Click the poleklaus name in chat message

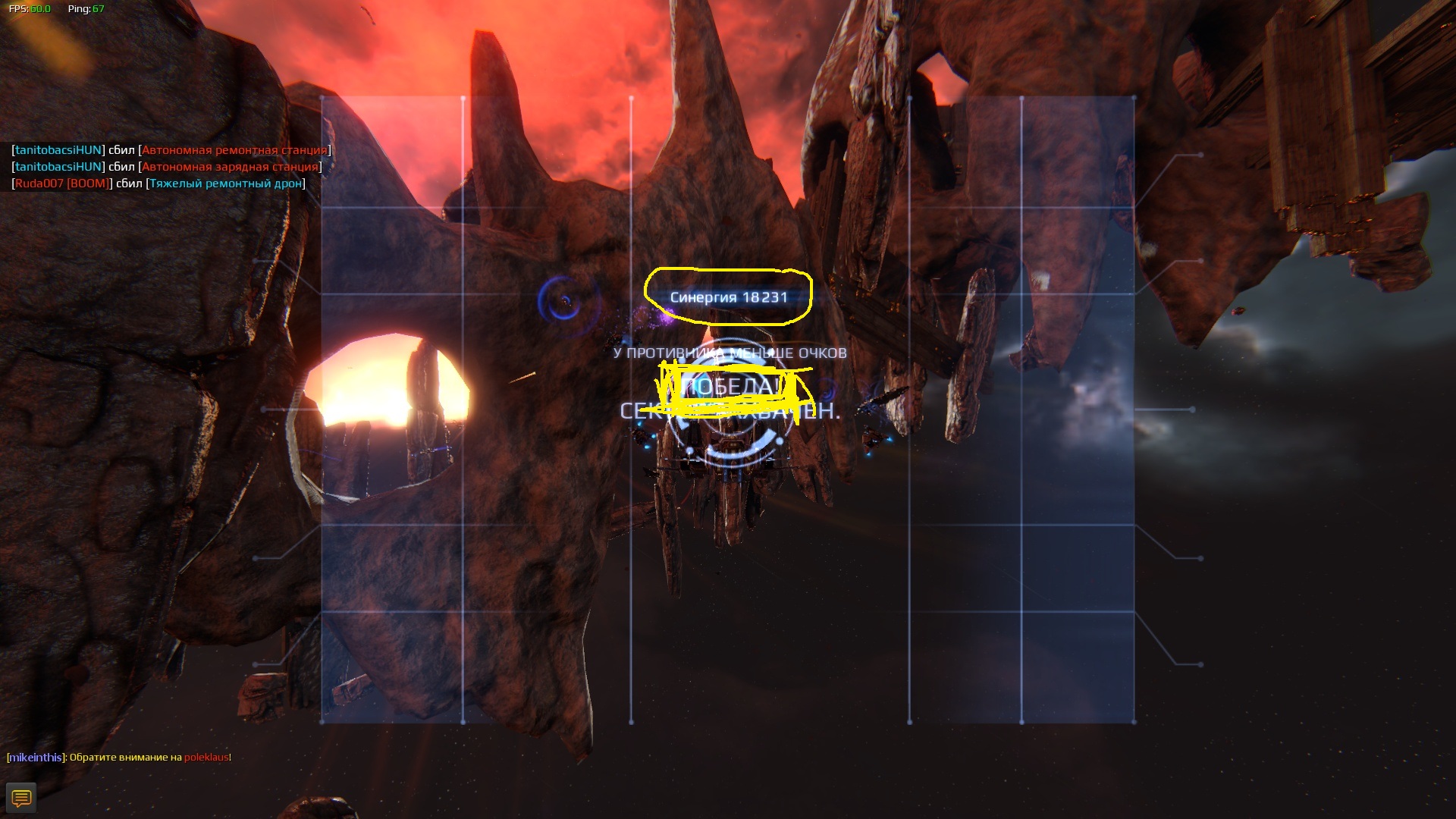pyautogui.click(x=206, y=757)
